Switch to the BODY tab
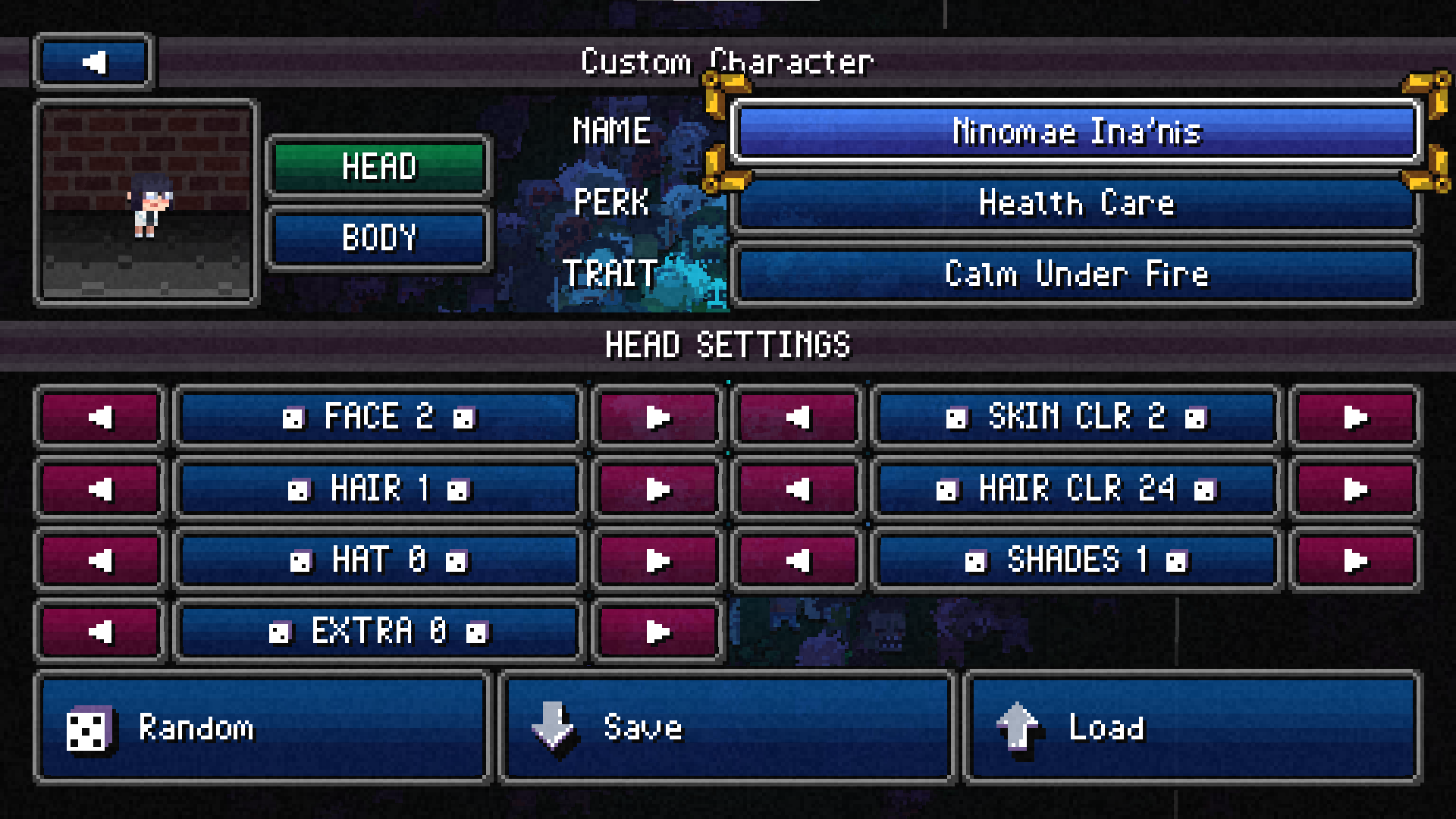 (378, 238)
